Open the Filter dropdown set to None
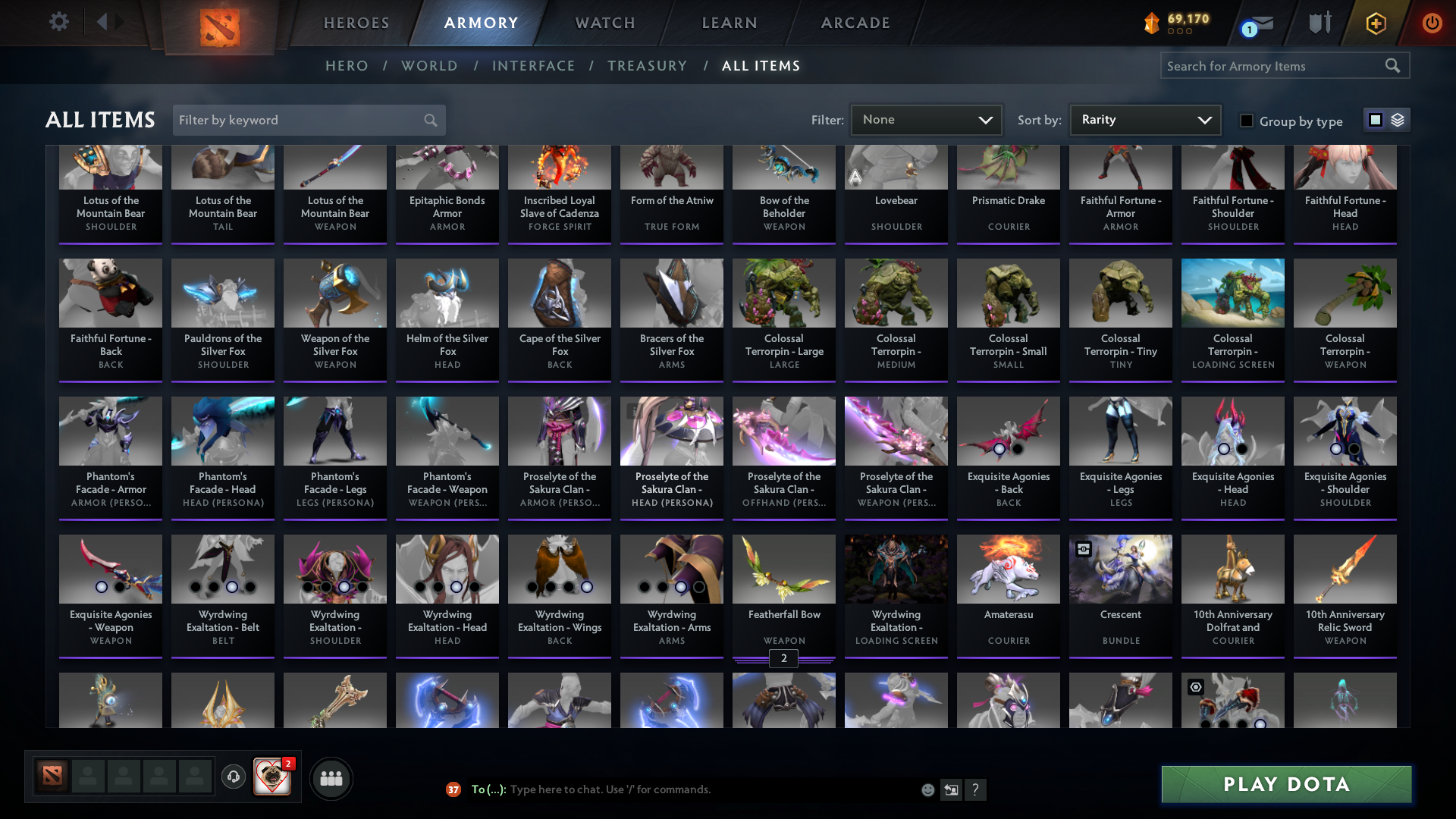The height and width of the screenshot is (819, 1456). click(x=926, y=119)
